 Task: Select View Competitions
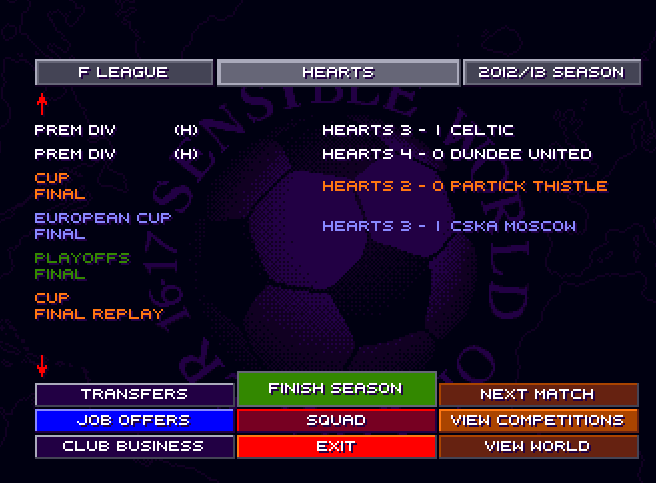(x=537, y=420)
